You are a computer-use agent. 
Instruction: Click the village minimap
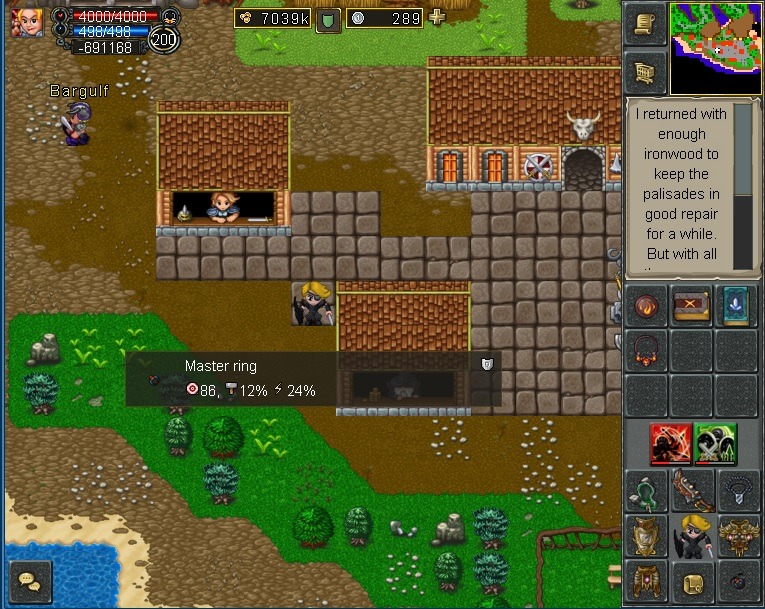(x=716, y=47)
